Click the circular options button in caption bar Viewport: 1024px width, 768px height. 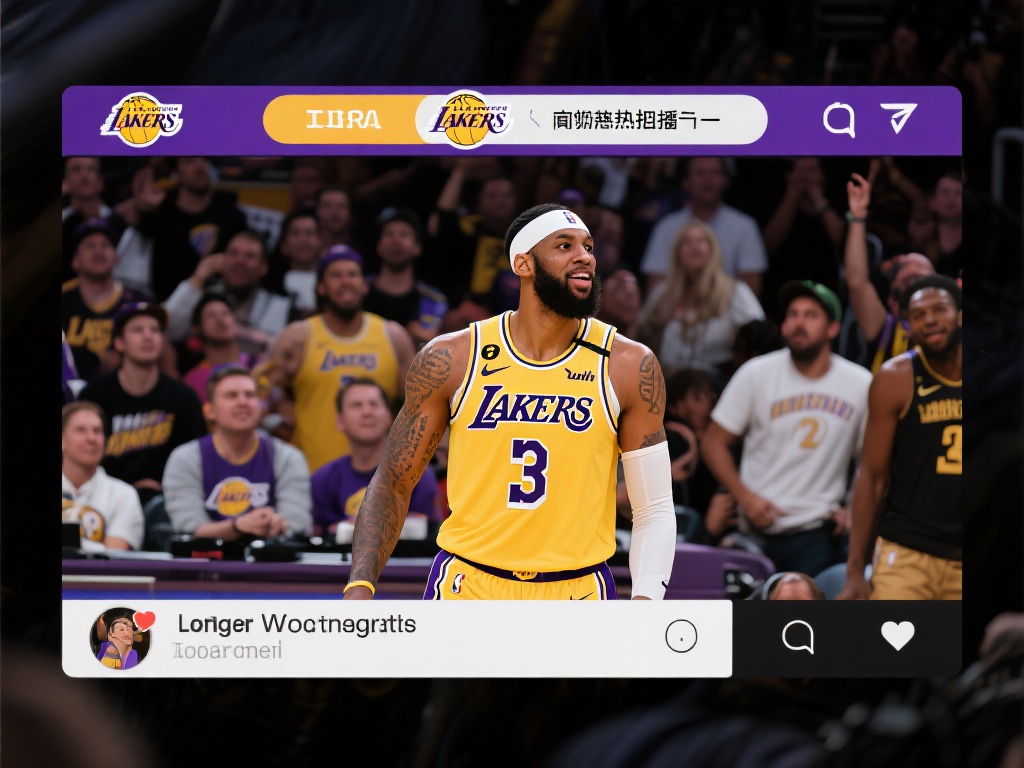tap(681, 636)
